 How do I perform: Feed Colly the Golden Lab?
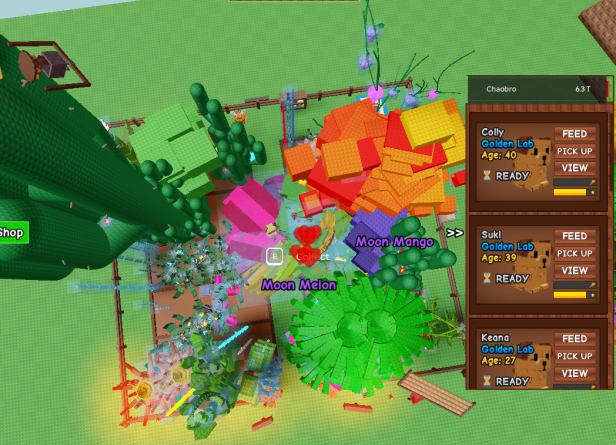[x=574, y=134]
